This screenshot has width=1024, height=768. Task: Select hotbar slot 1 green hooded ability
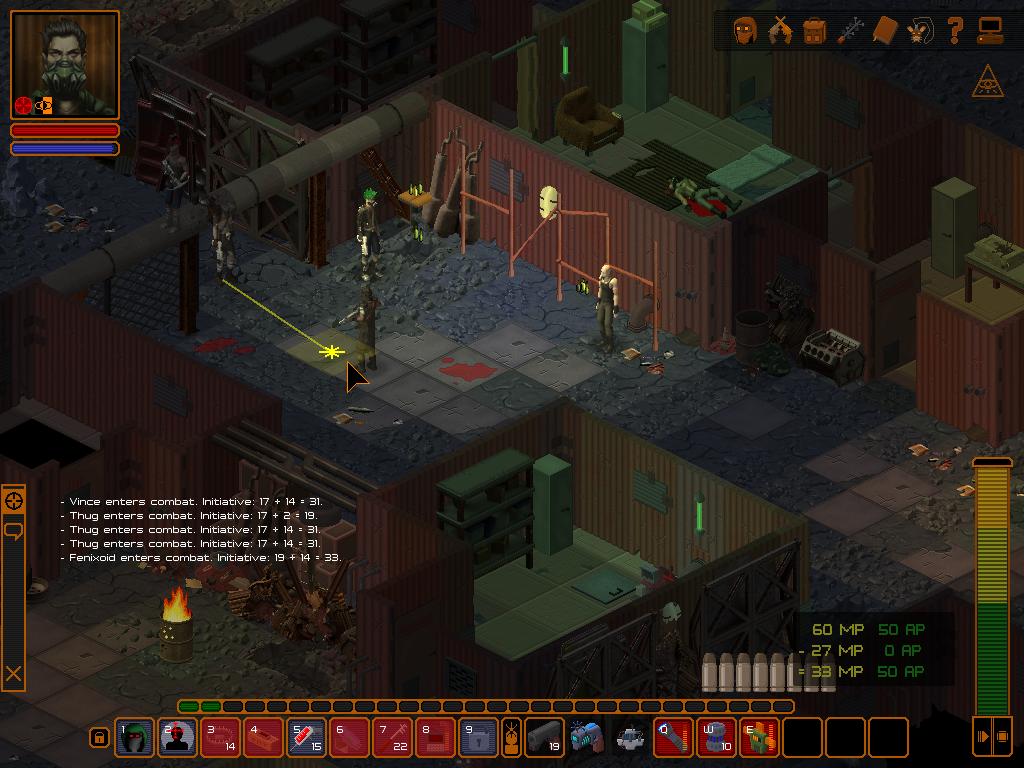[x=135, y=738]
